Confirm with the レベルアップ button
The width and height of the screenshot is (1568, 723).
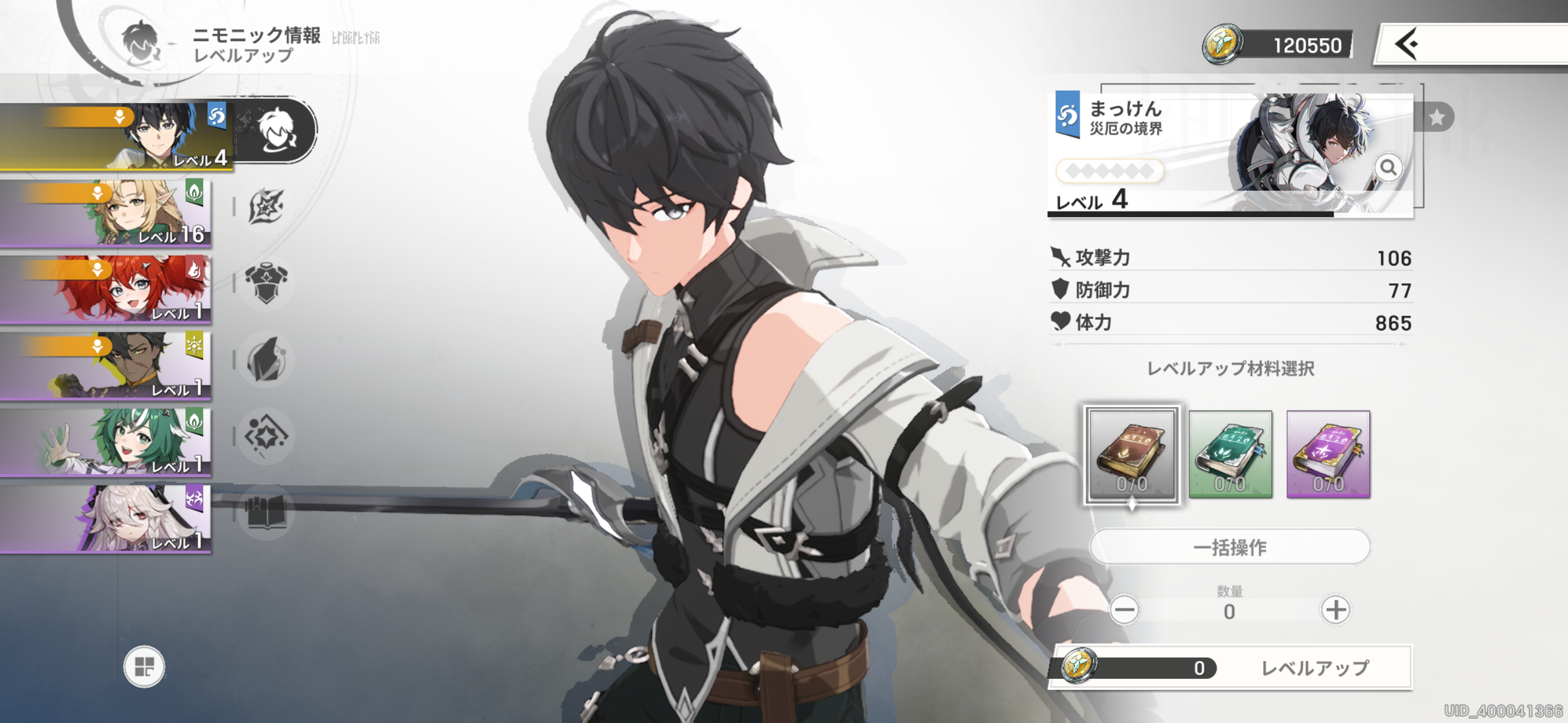click(1314, 668)
